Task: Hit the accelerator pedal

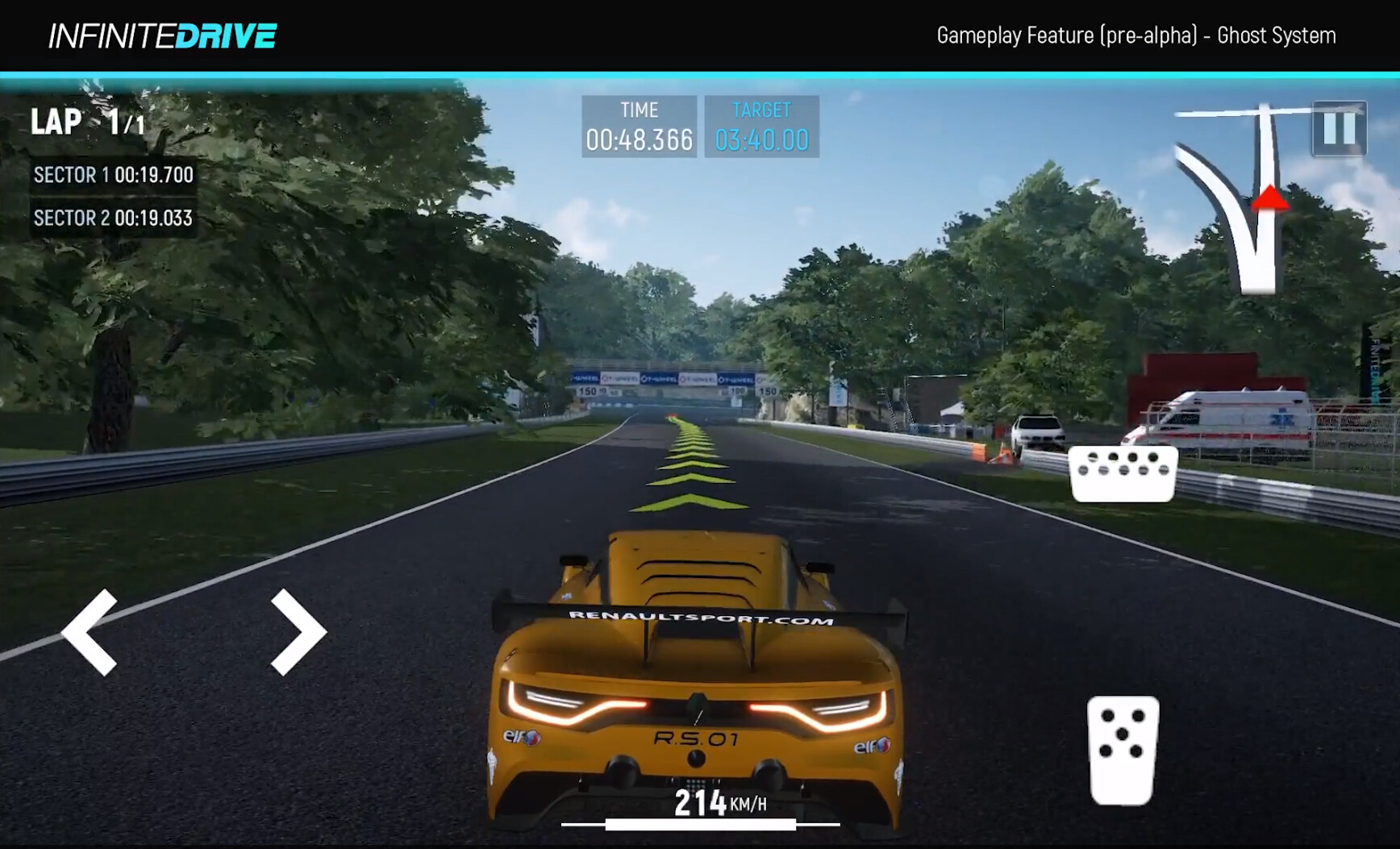Action: point(1123,750)
